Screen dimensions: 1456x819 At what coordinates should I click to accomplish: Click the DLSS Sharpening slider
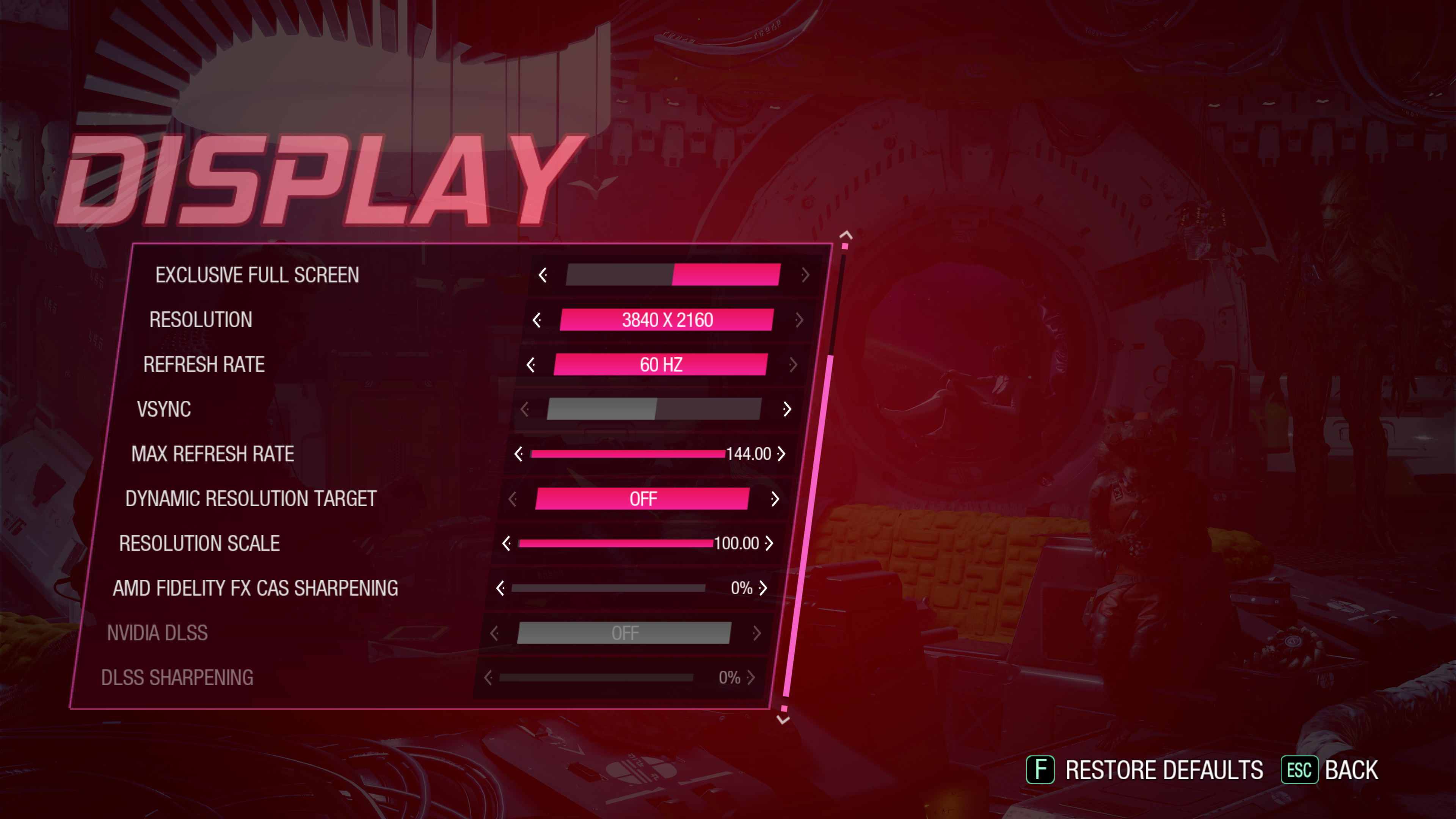pos(596,677)
